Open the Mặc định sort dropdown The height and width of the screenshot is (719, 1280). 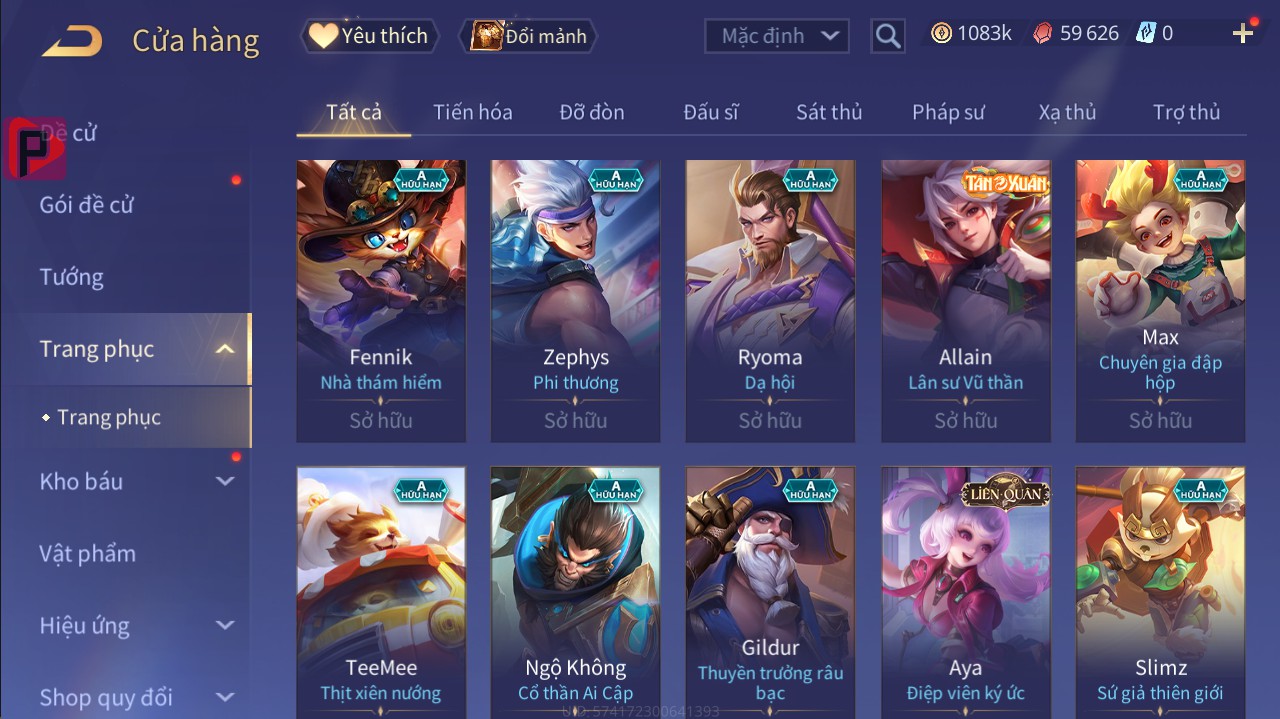[777, 36]
